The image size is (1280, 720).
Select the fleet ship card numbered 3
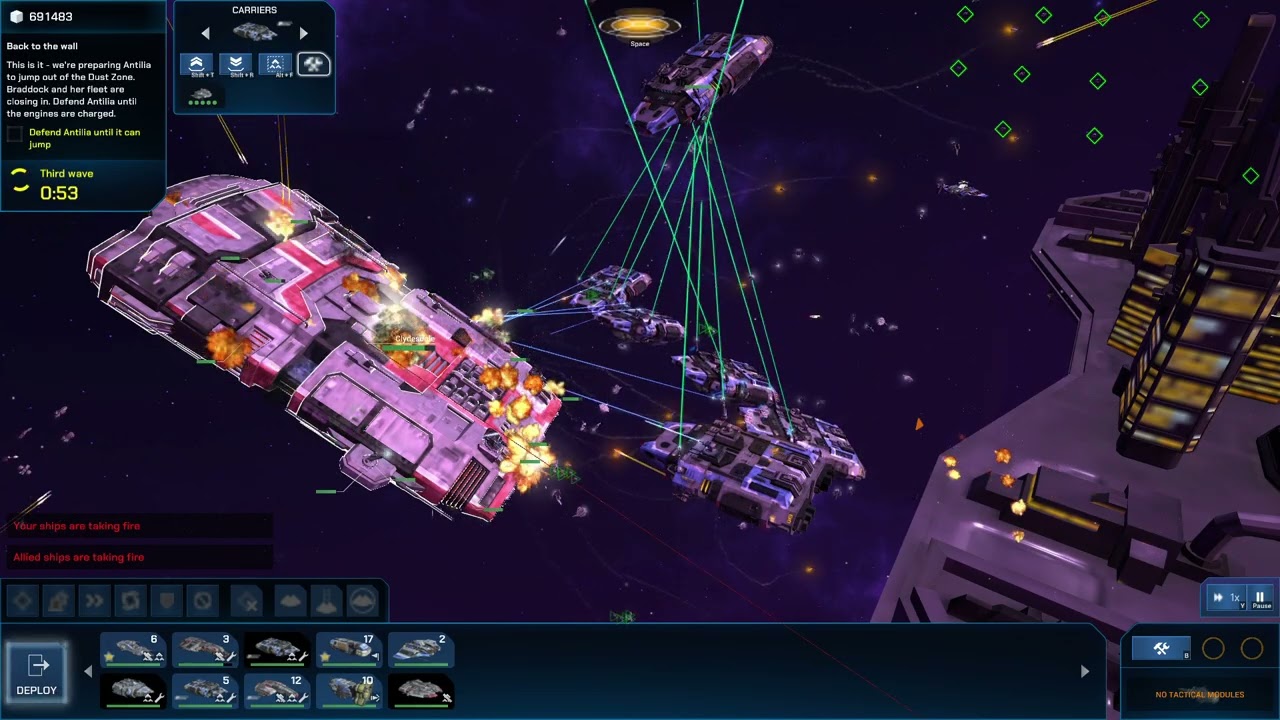(206, 650)
